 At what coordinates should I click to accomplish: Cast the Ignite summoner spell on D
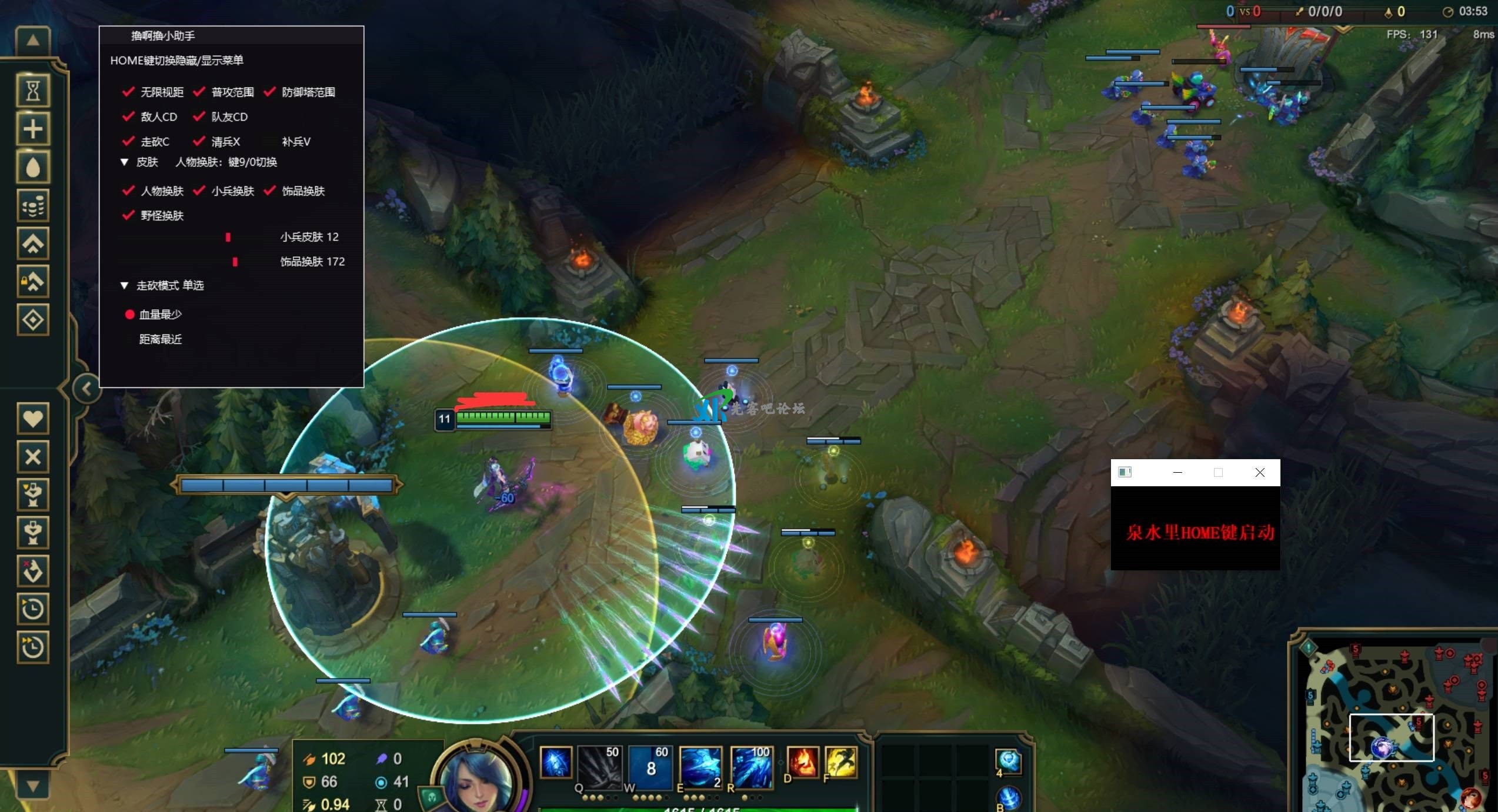click(802, 763)
